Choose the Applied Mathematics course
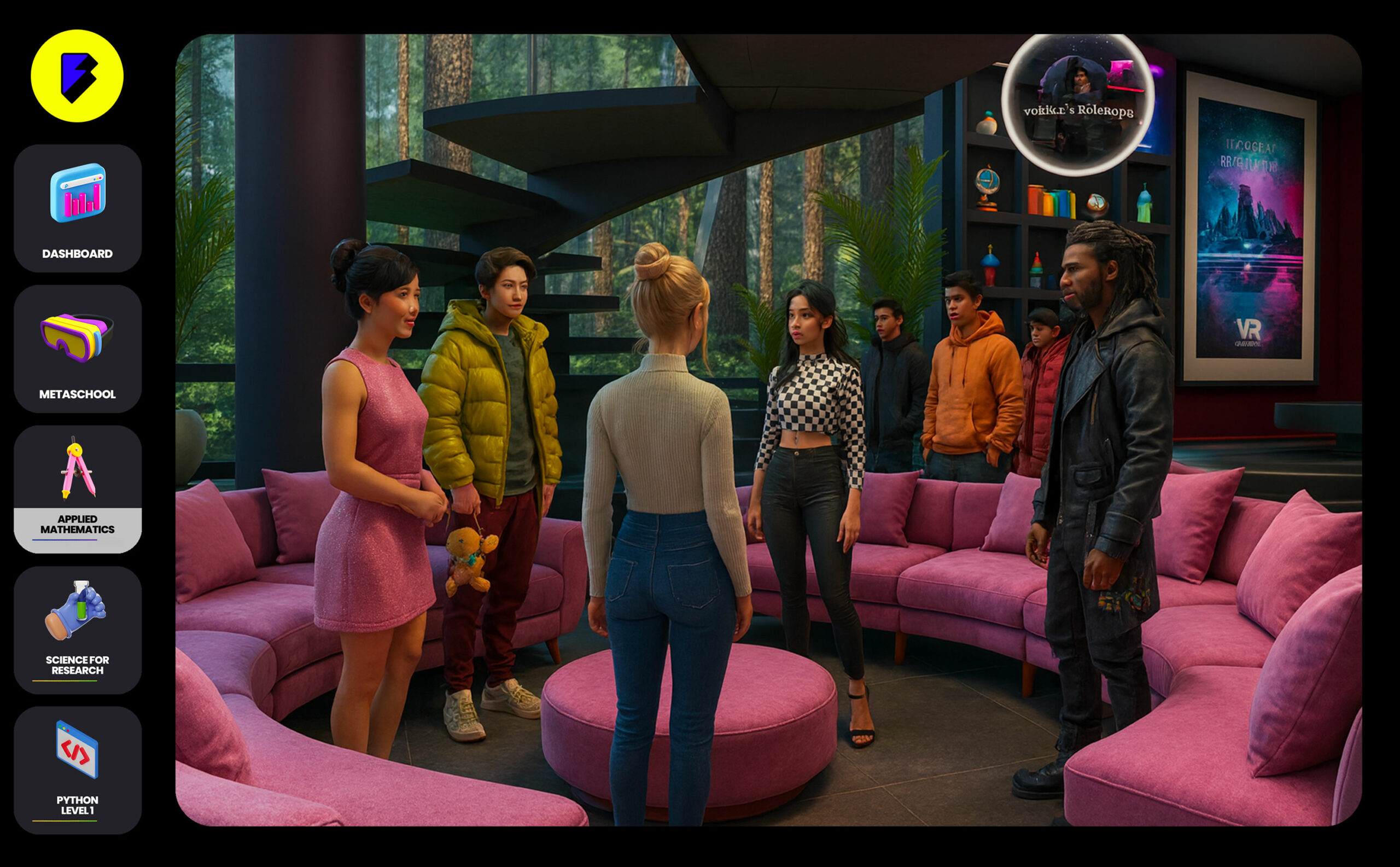Image resolution: width=1400 pixels, height=867 pixels. coord(78,489)
